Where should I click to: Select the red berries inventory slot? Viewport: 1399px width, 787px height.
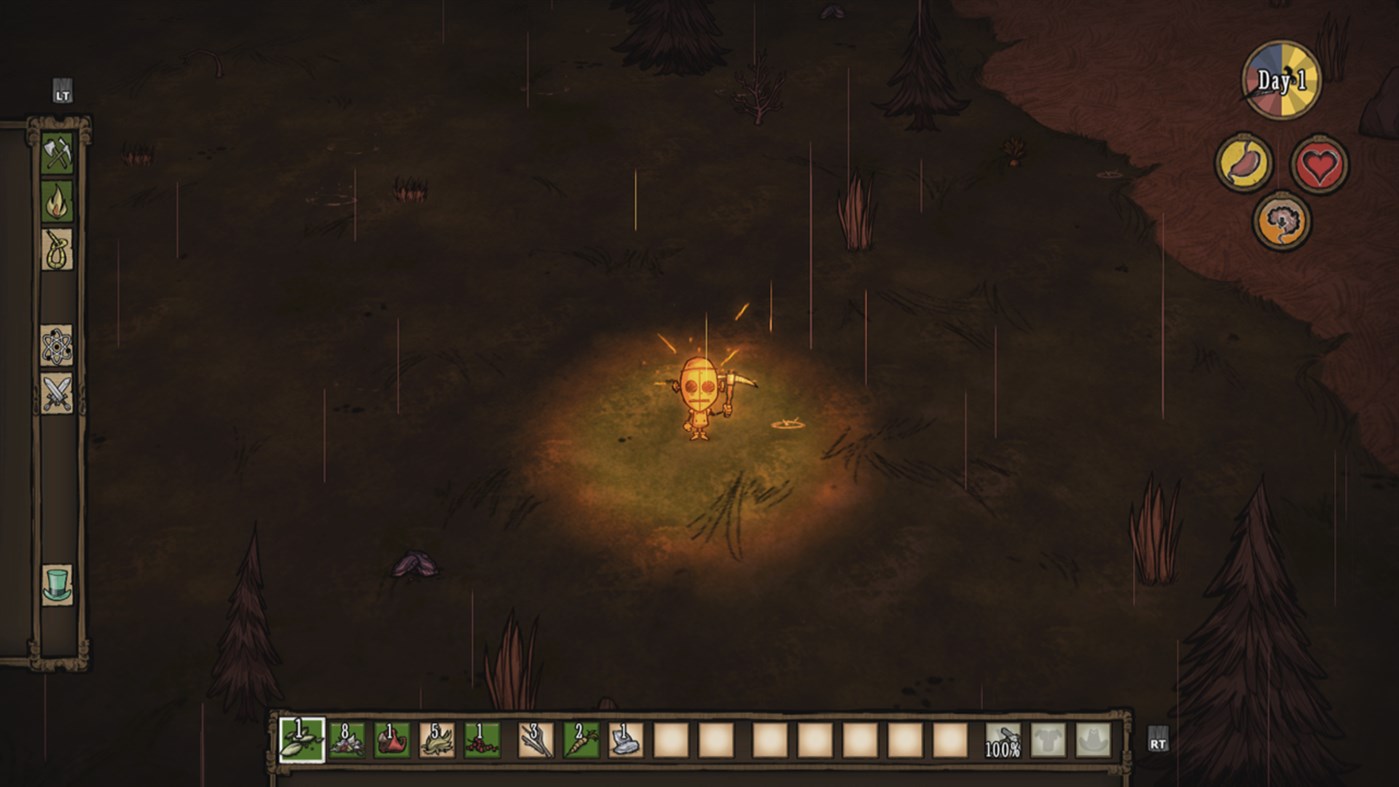[482, 740]
